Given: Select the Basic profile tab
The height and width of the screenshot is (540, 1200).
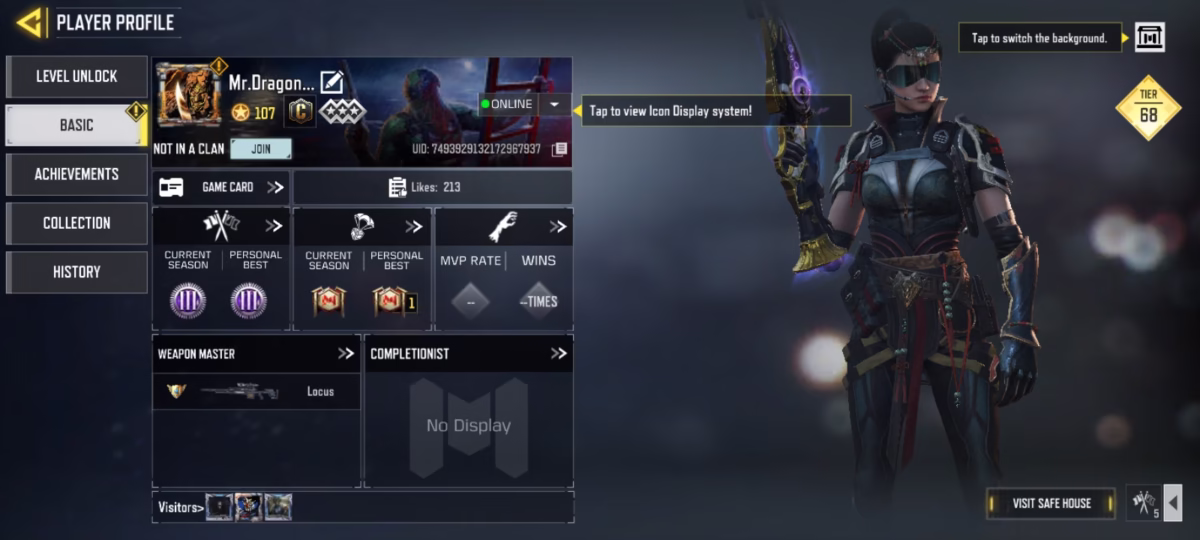Looking at the screenshot, I should [x=76, y=125].
